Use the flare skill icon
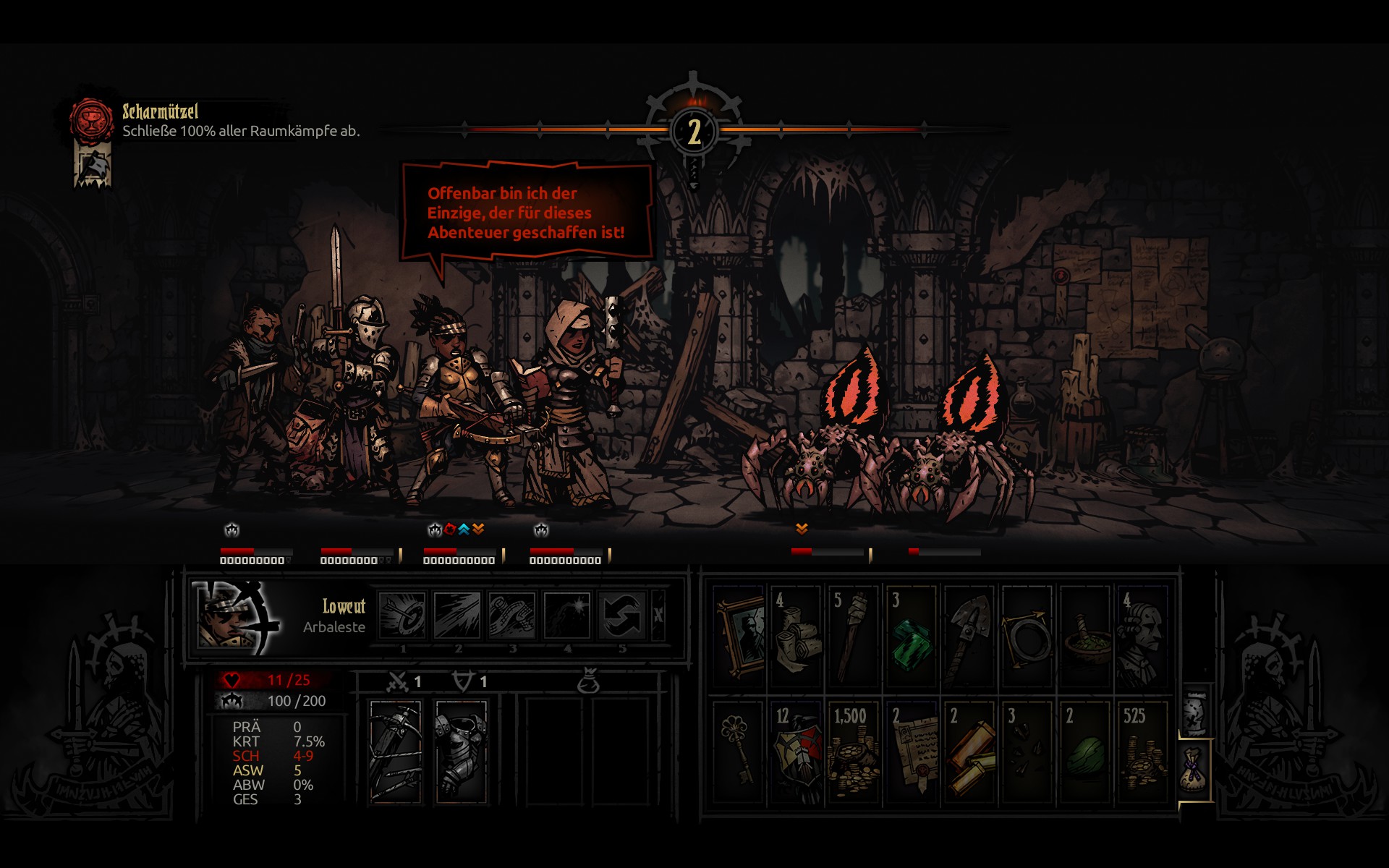The width and height of the screenshot is (1389, 868). coord(567,616)
